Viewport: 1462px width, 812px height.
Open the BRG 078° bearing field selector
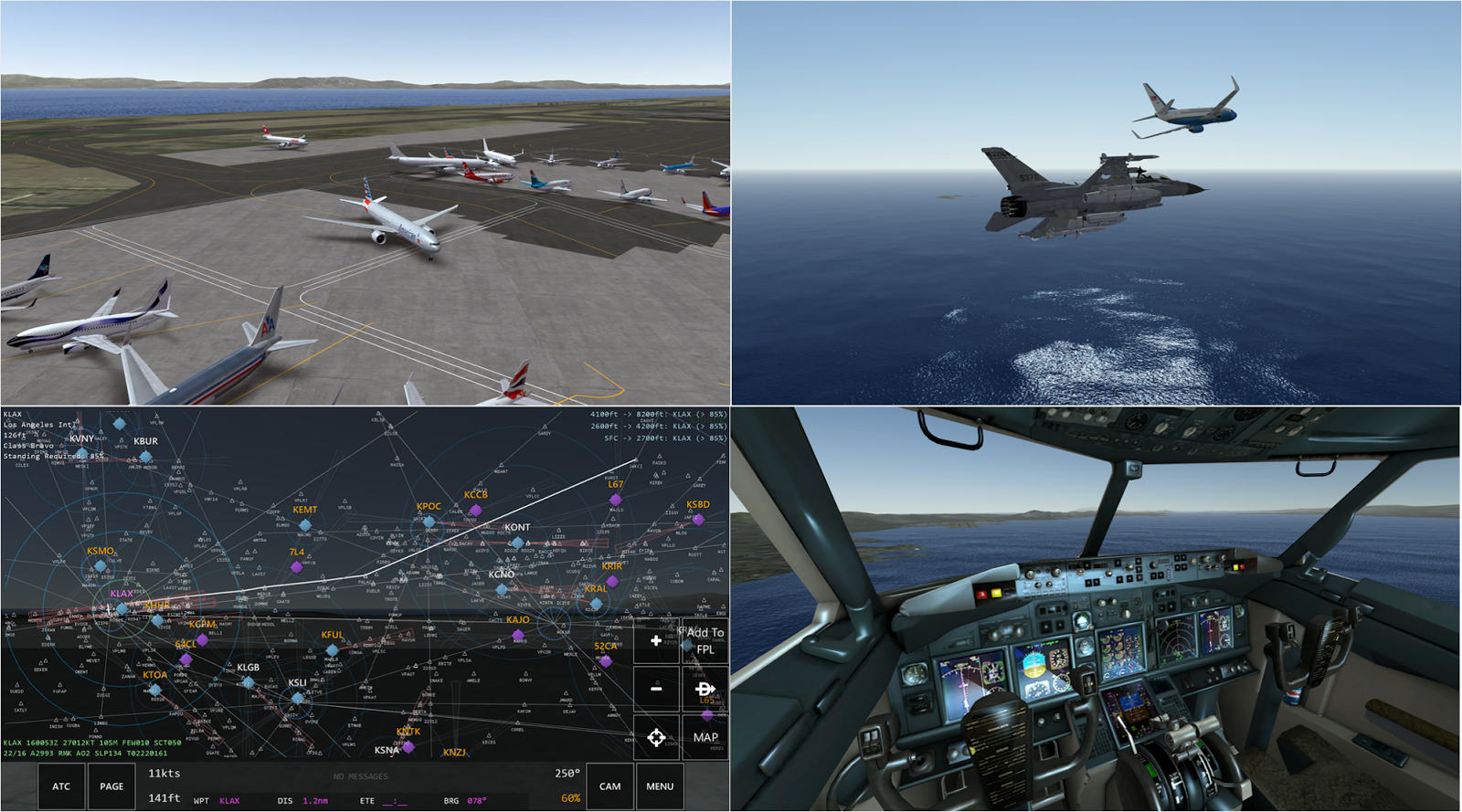(x=465, y=801)
